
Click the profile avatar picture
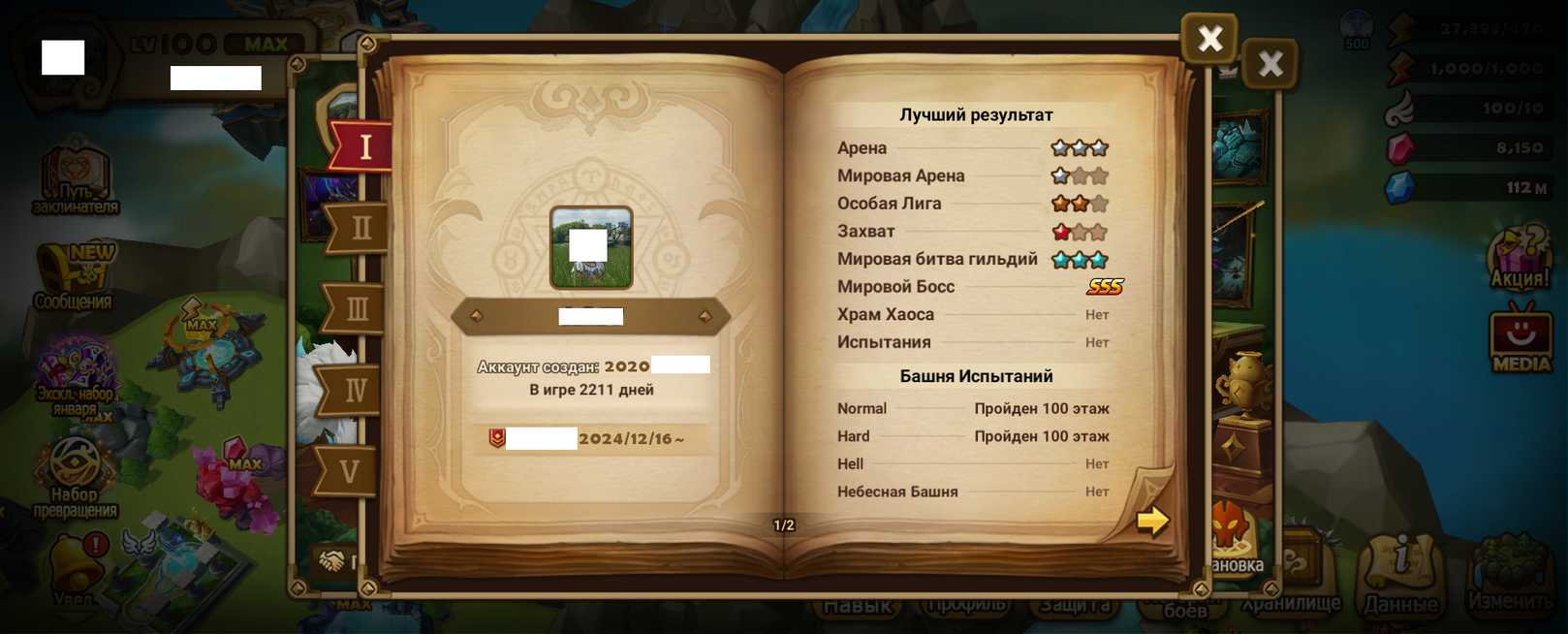coord(591,247)
